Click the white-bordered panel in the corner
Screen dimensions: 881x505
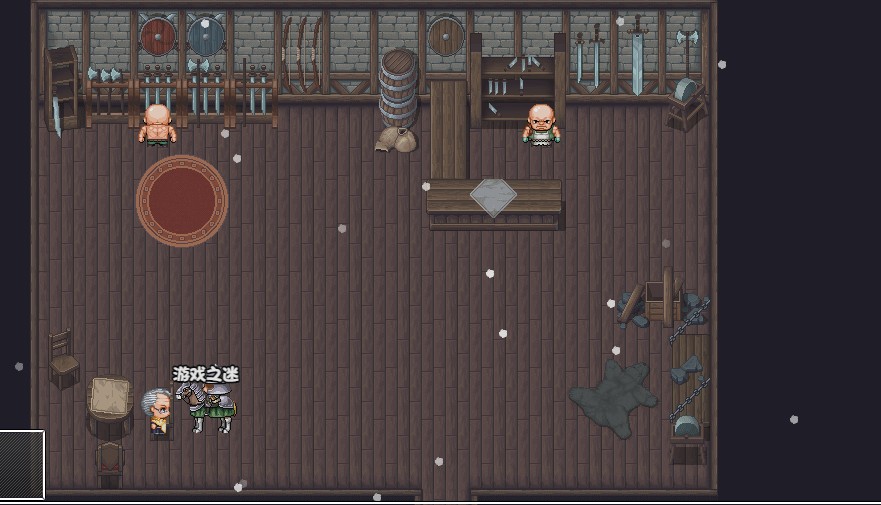point(21,464)
